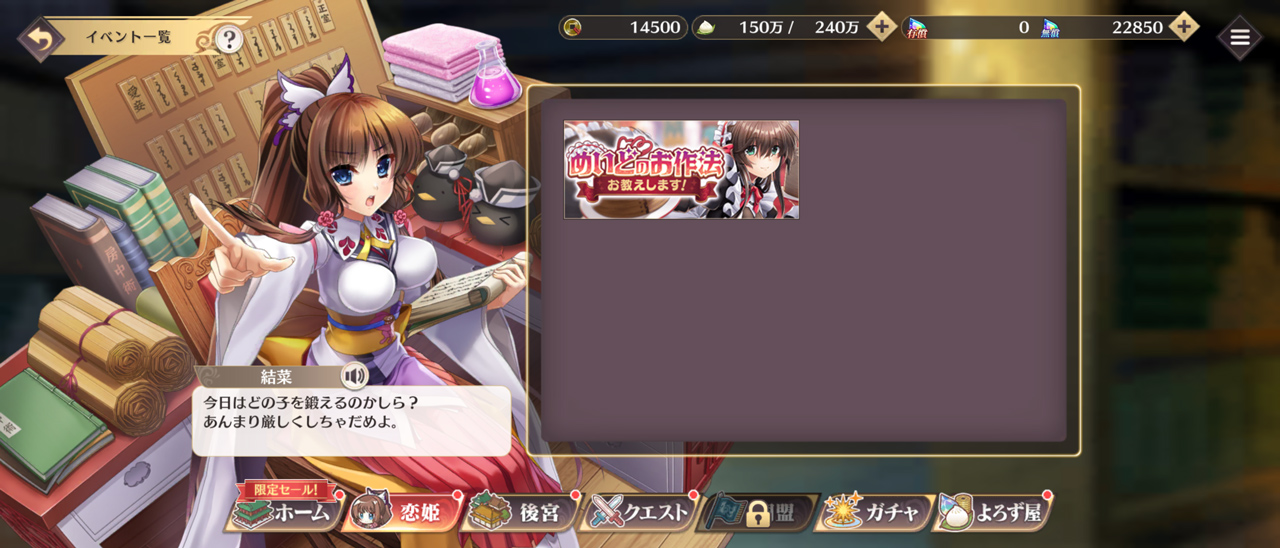Visit the よろず屋 shop
The width and height of the screenshot is (1280, 548).
(993, 513)
